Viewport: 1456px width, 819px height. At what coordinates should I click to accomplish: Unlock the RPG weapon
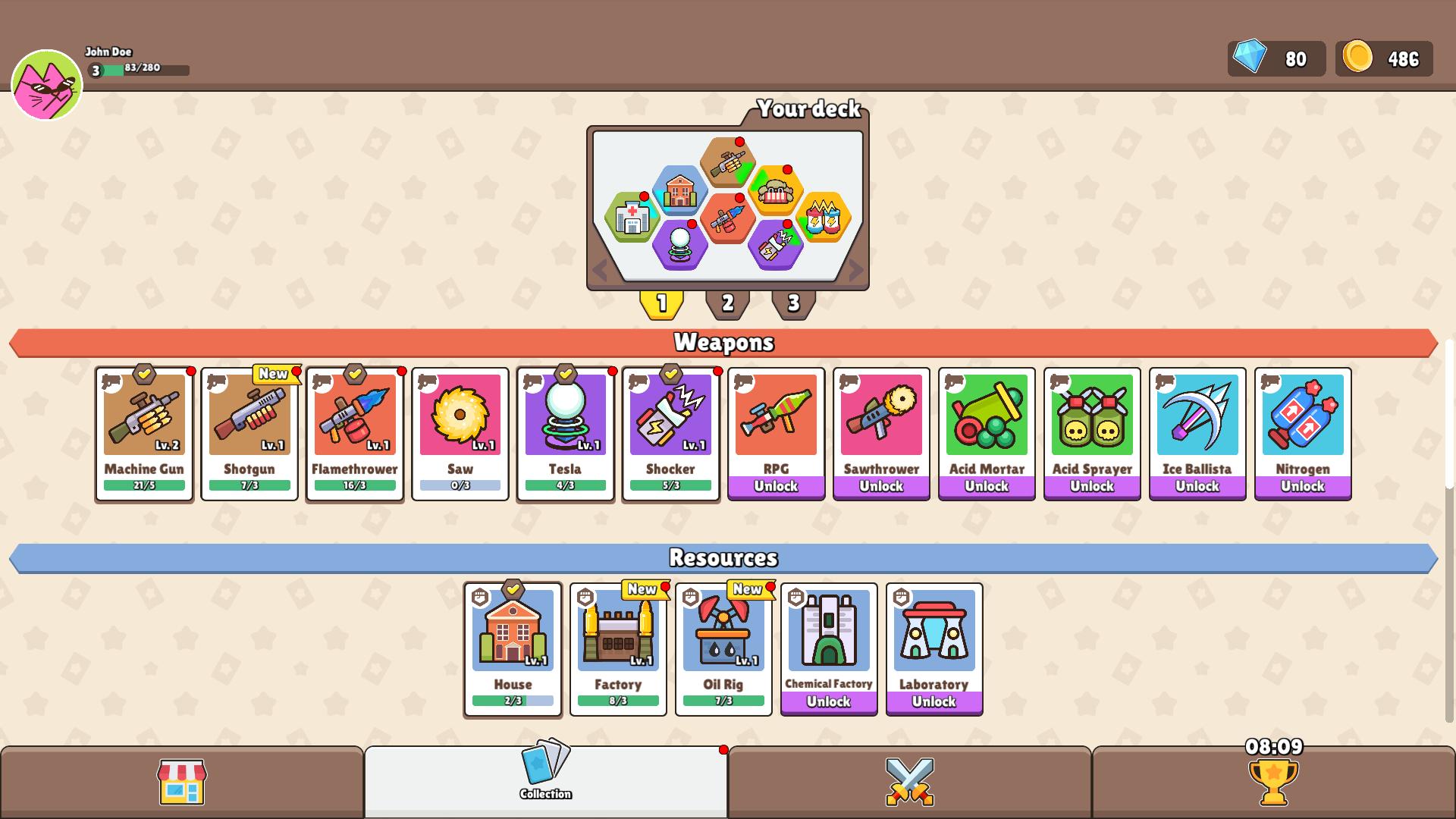776,486
